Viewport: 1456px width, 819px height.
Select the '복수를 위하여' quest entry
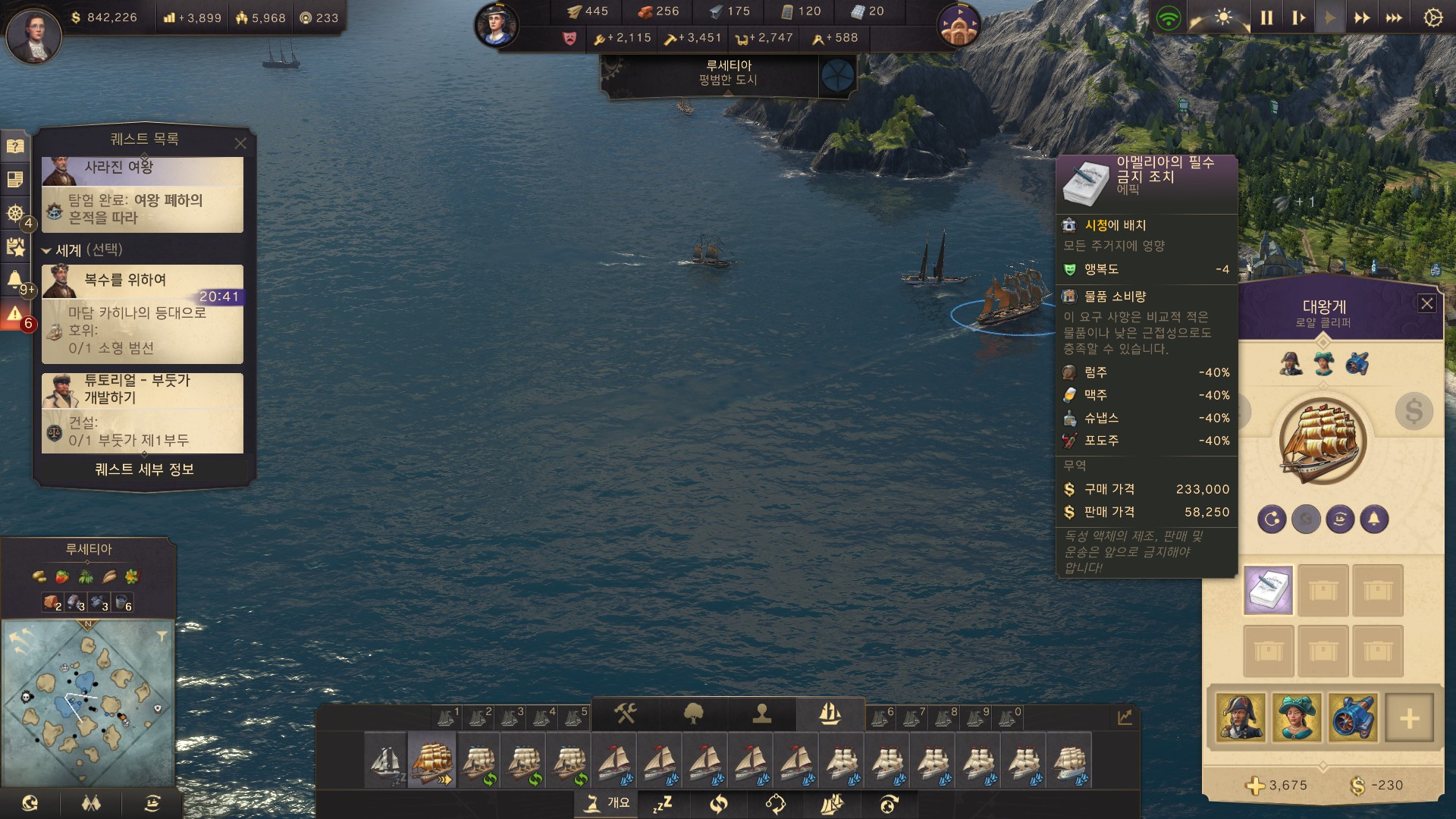143,313
